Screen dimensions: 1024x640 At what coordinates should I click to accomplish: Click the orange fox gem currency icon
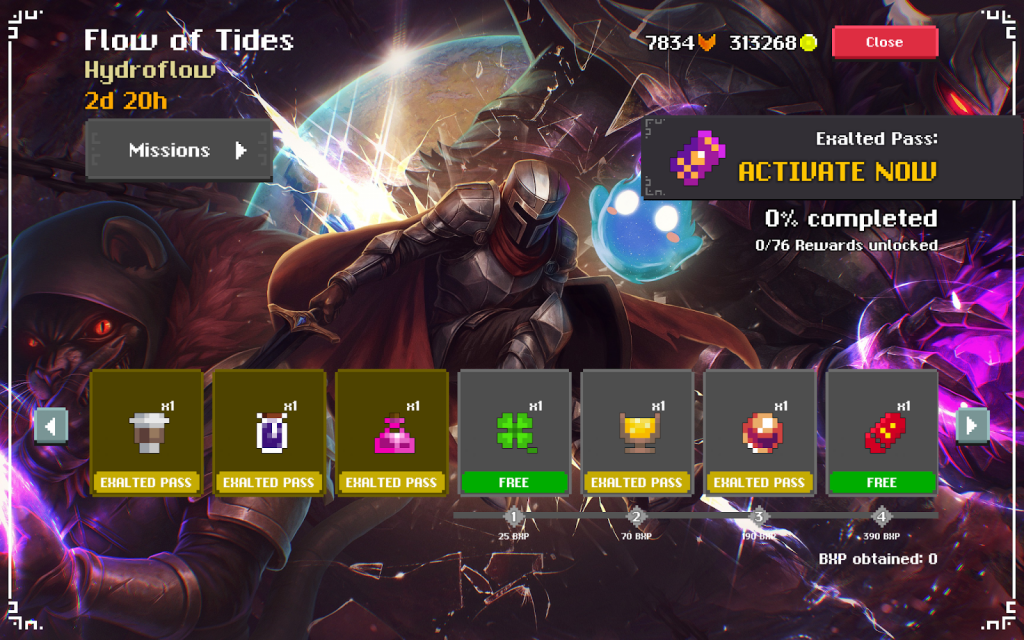click(x=708, y=43)
